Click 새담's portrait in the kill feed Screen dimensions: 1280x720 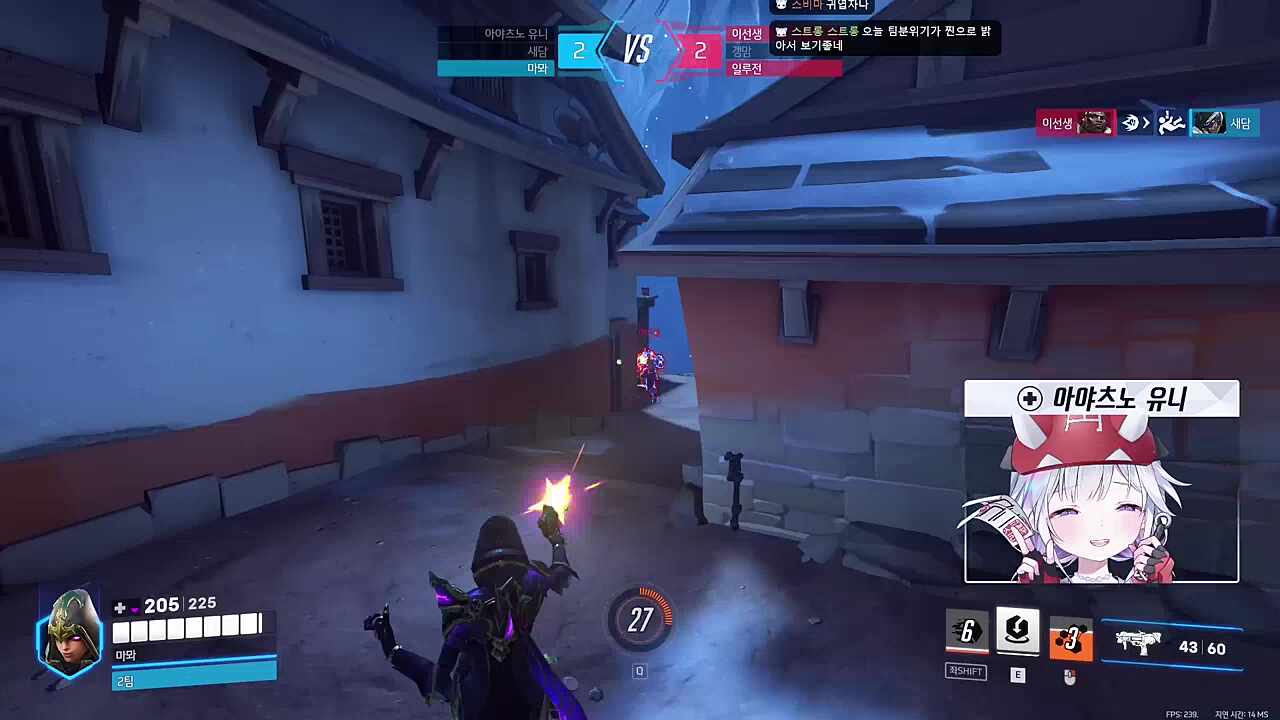[1208, 123]
